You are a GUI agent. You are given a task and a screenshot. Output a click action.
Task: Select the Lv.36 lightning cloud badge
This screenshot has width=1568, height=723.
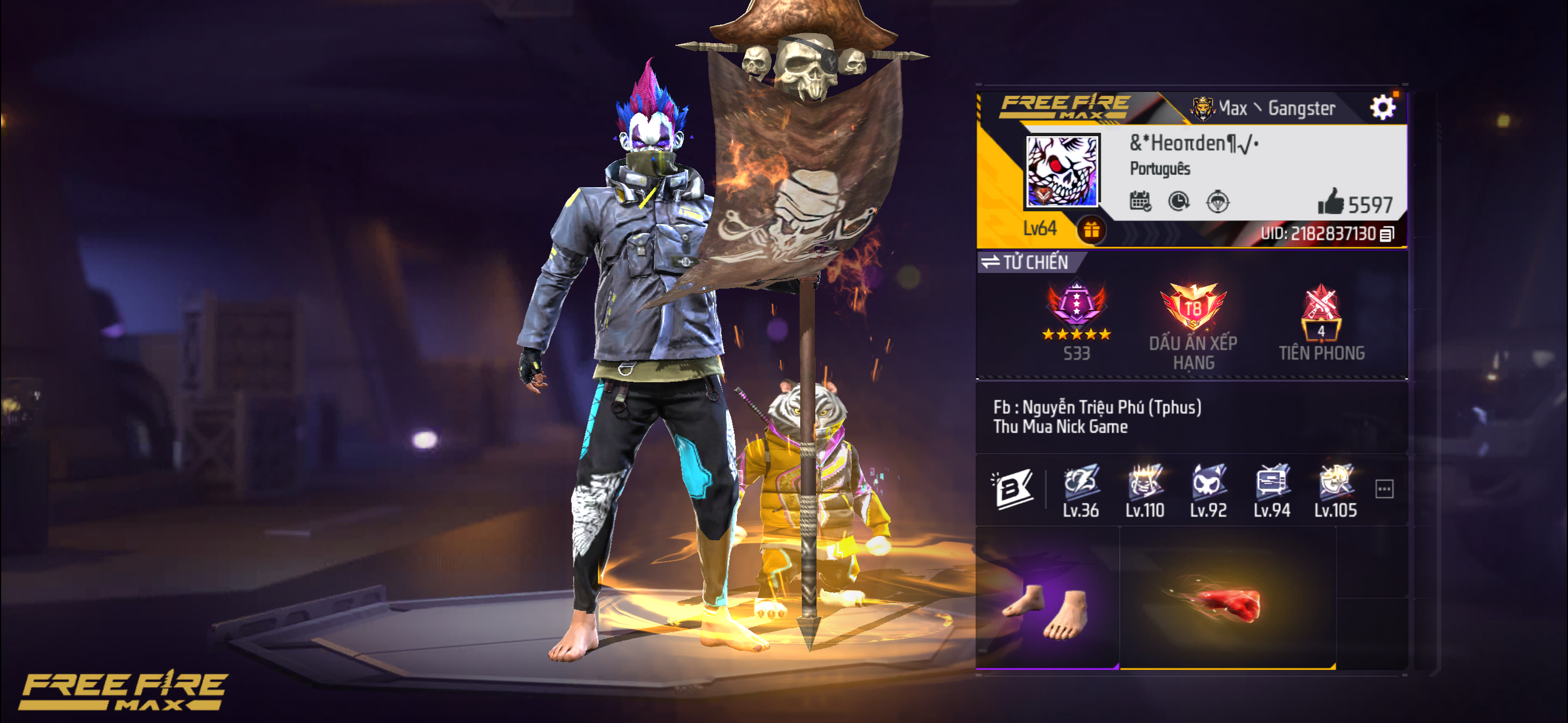(1081, 490)
